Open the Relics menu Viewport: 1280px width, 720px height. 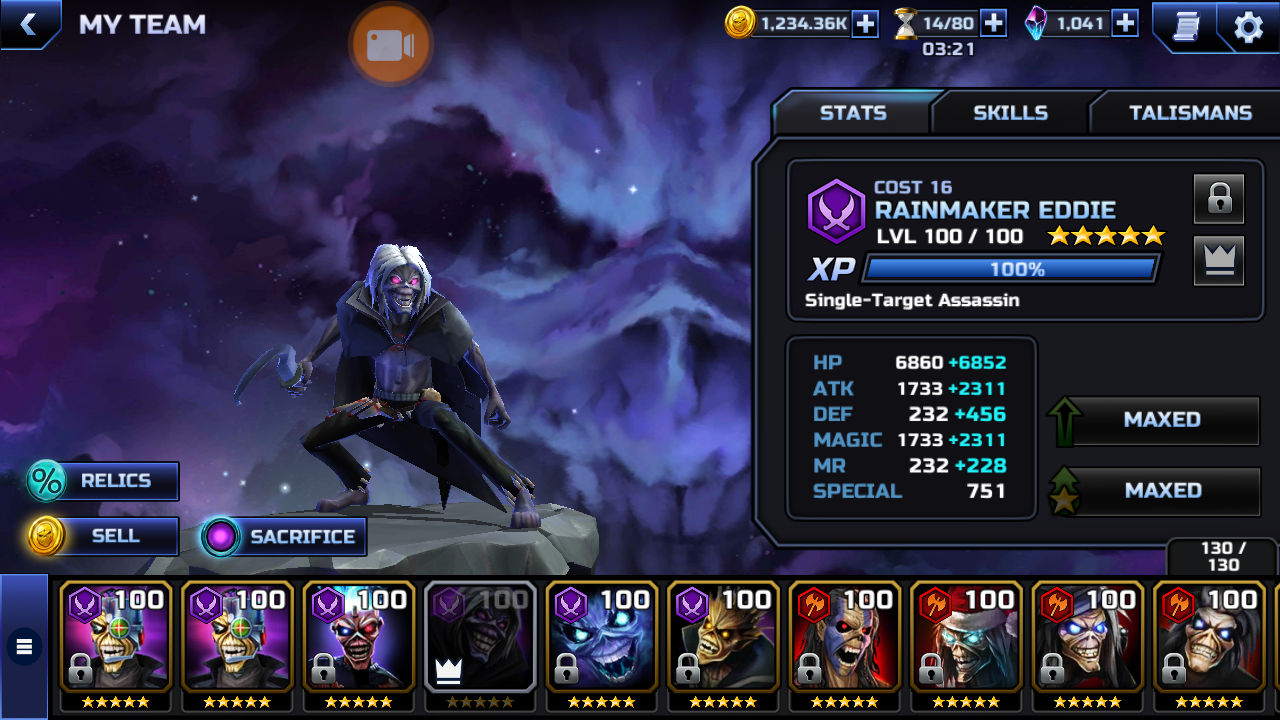(x=103, y=481)
